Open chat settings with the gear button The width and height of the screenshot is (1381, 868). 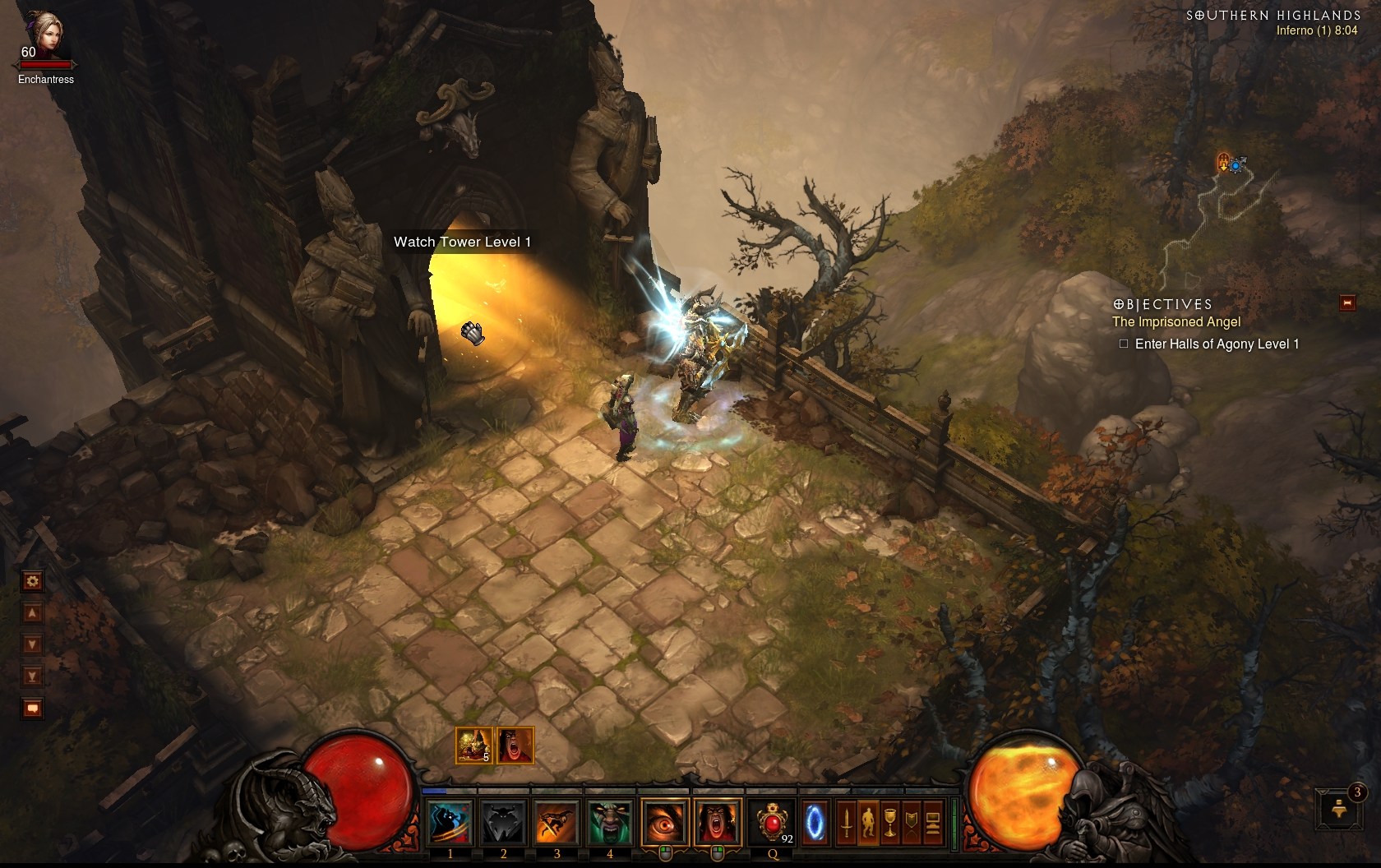33,582
